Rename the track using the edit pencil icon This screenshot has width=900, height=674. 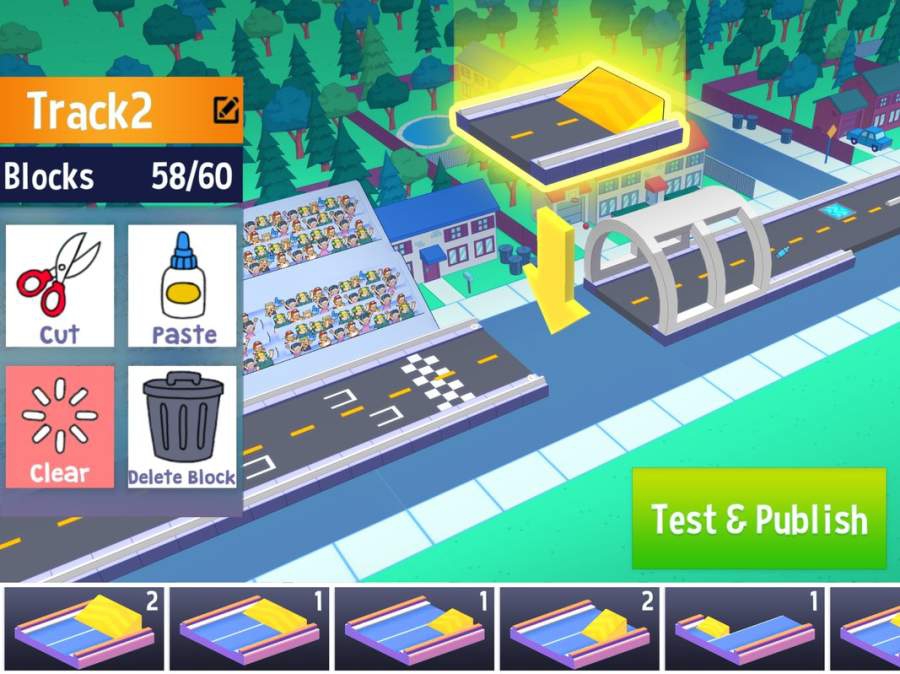pos(226,110)
